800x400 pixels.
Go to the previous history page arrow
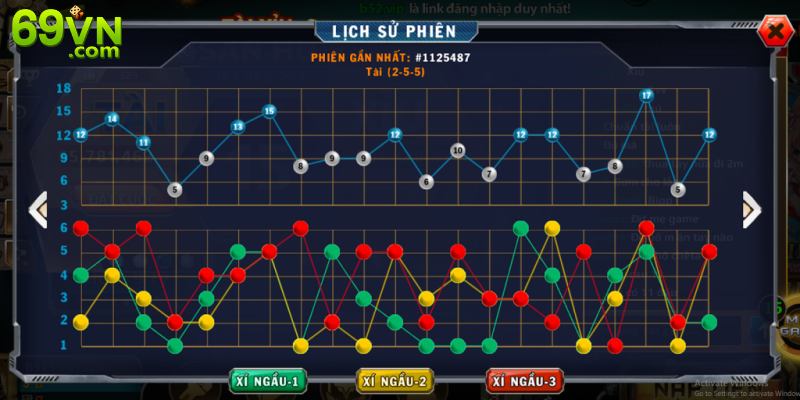tap(38, 210)
